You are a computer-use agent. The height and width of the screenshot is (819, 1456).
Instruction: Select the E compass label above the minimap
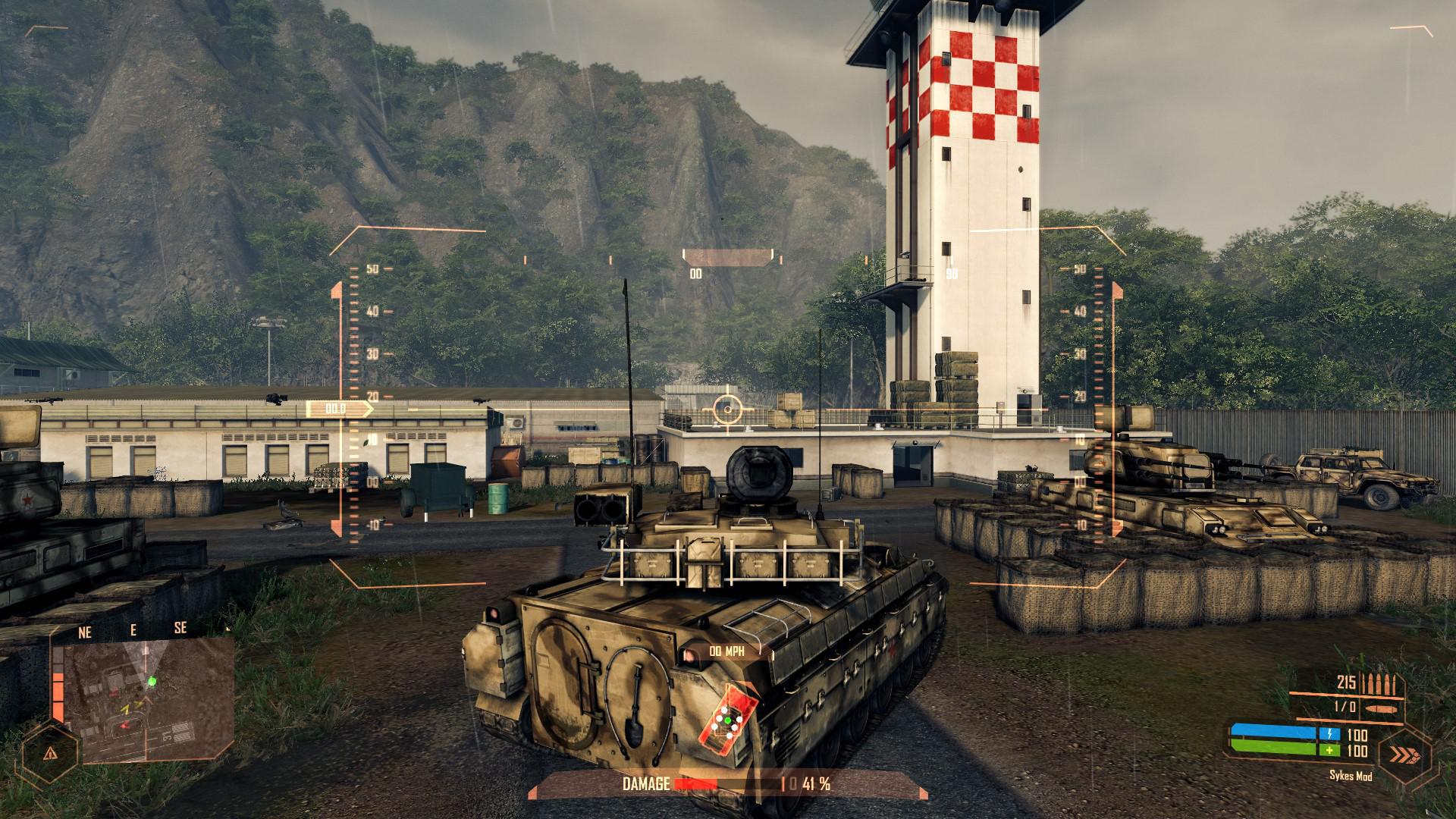[x=133, y=629]
